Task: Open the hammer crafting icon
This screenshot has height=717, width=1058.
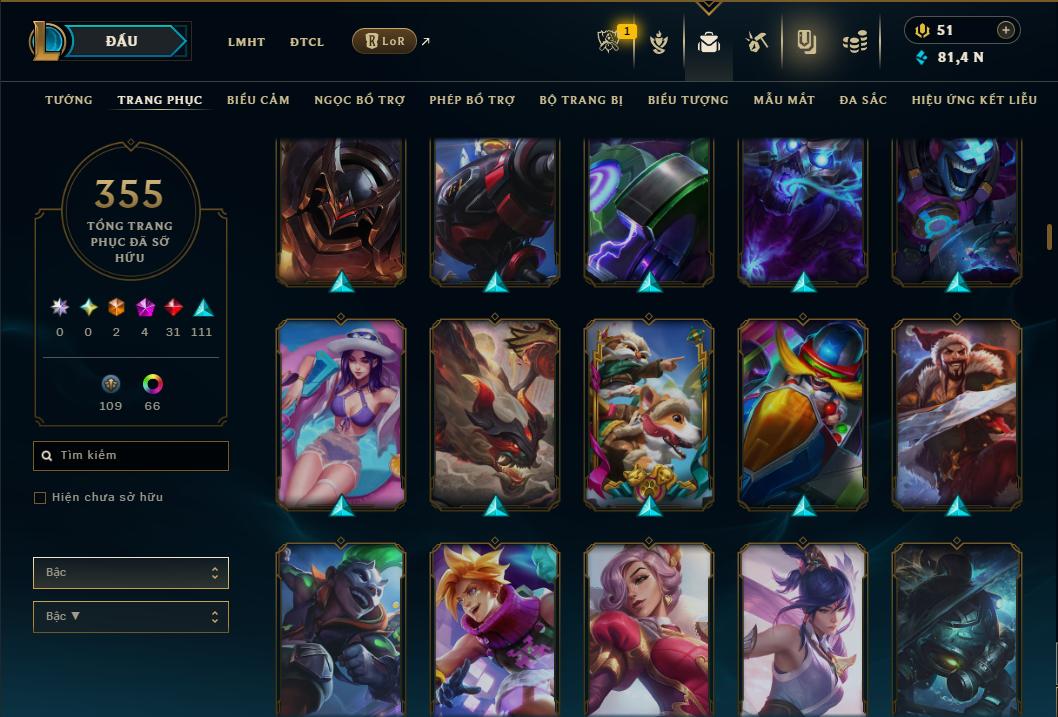Action: tap(756, 42)
